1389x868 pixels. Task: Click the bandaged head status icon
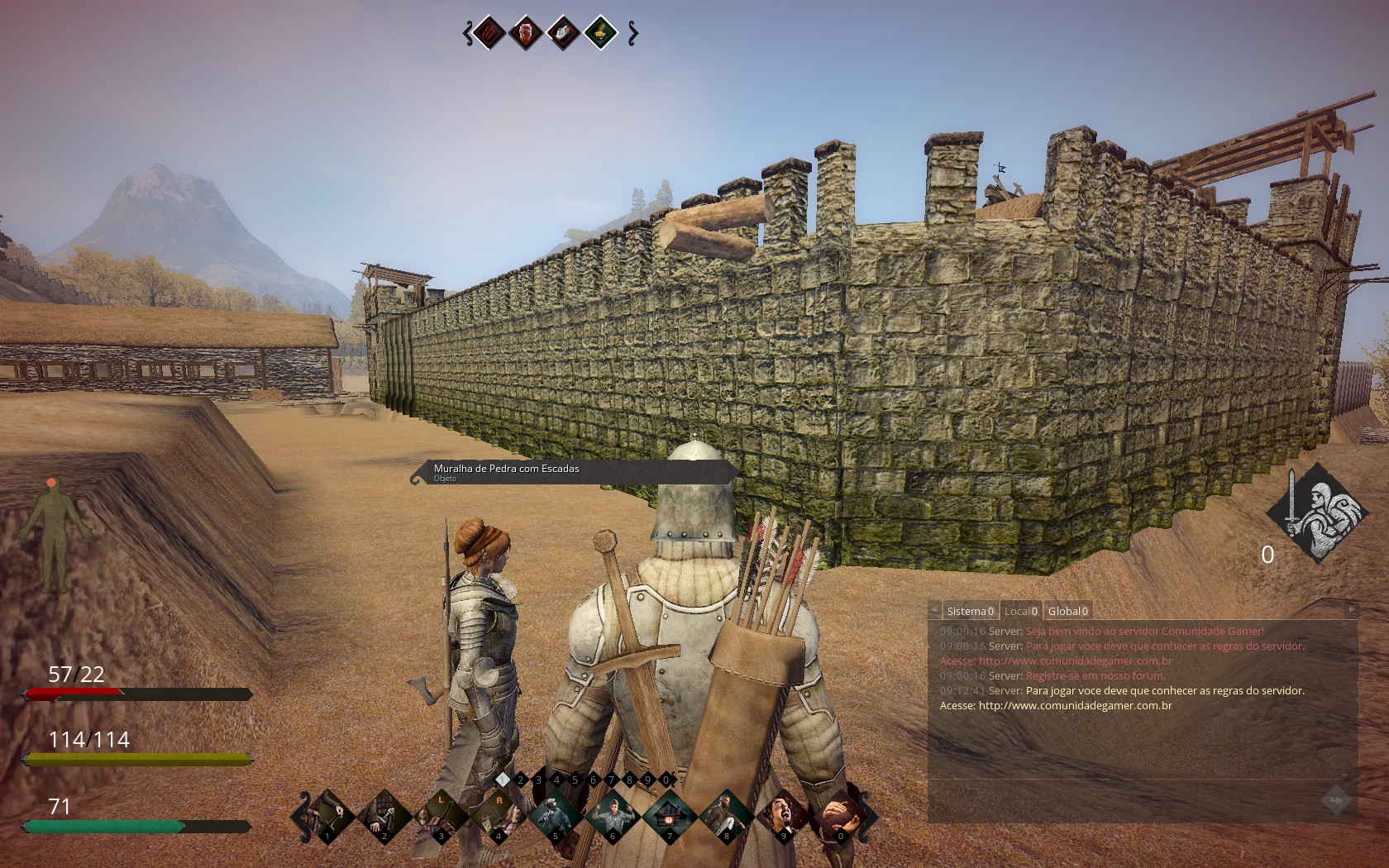point(525,33)
